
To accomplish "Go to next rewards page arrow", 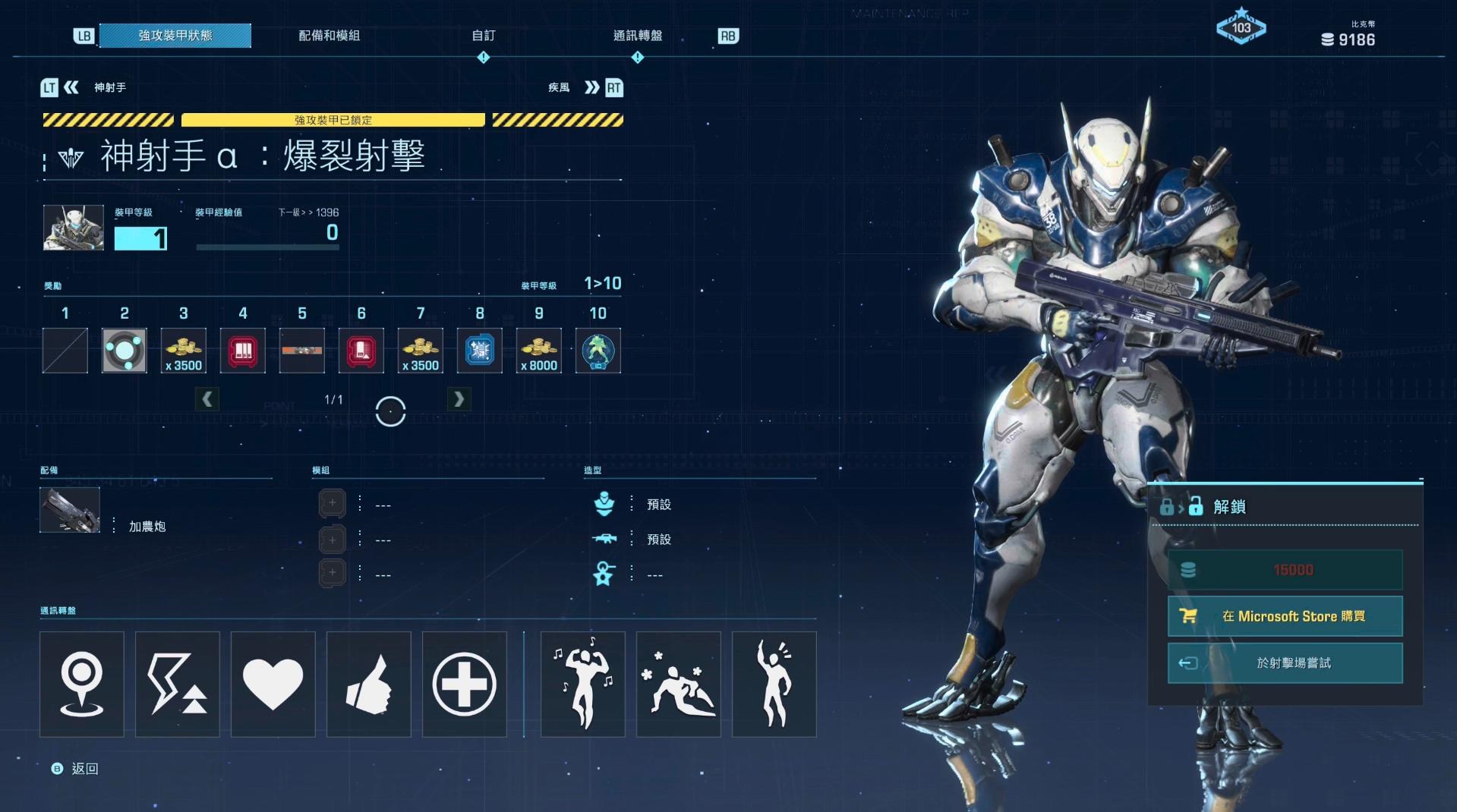I will coord(459,399).
